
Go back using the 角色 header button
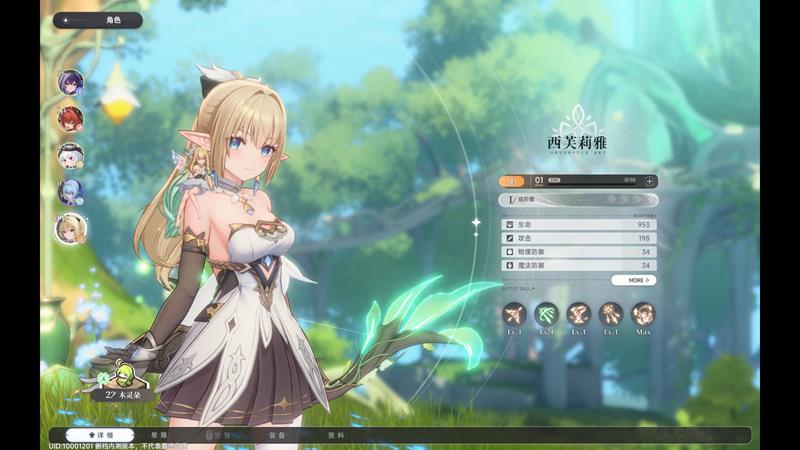point(97,20)
